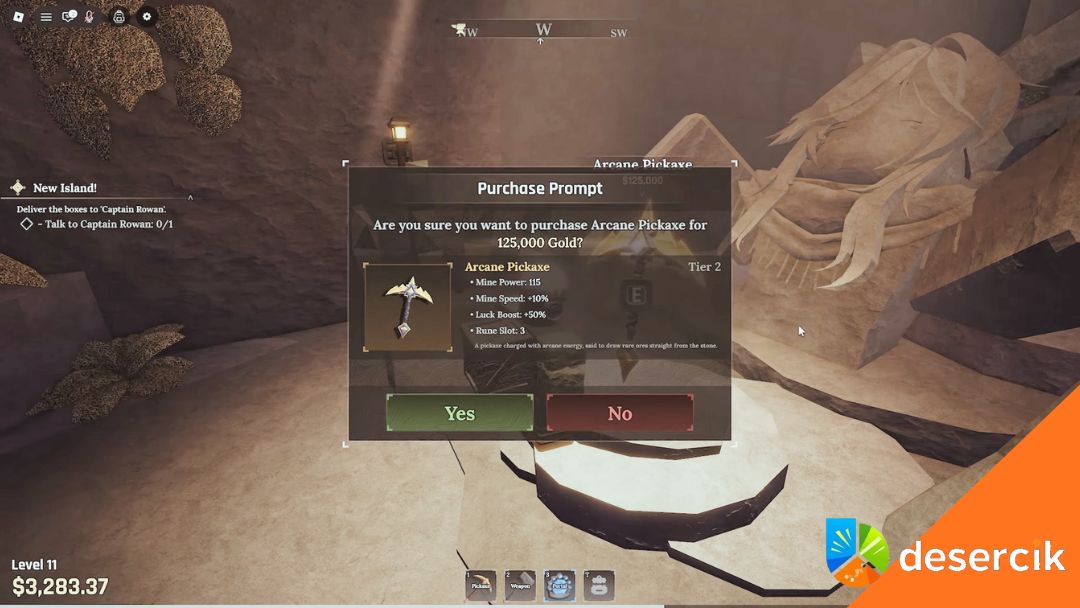Viewport: 1080px width, 608px height.
Task: Open the Roblox chat bubble icon
Action: coord(69,16)
